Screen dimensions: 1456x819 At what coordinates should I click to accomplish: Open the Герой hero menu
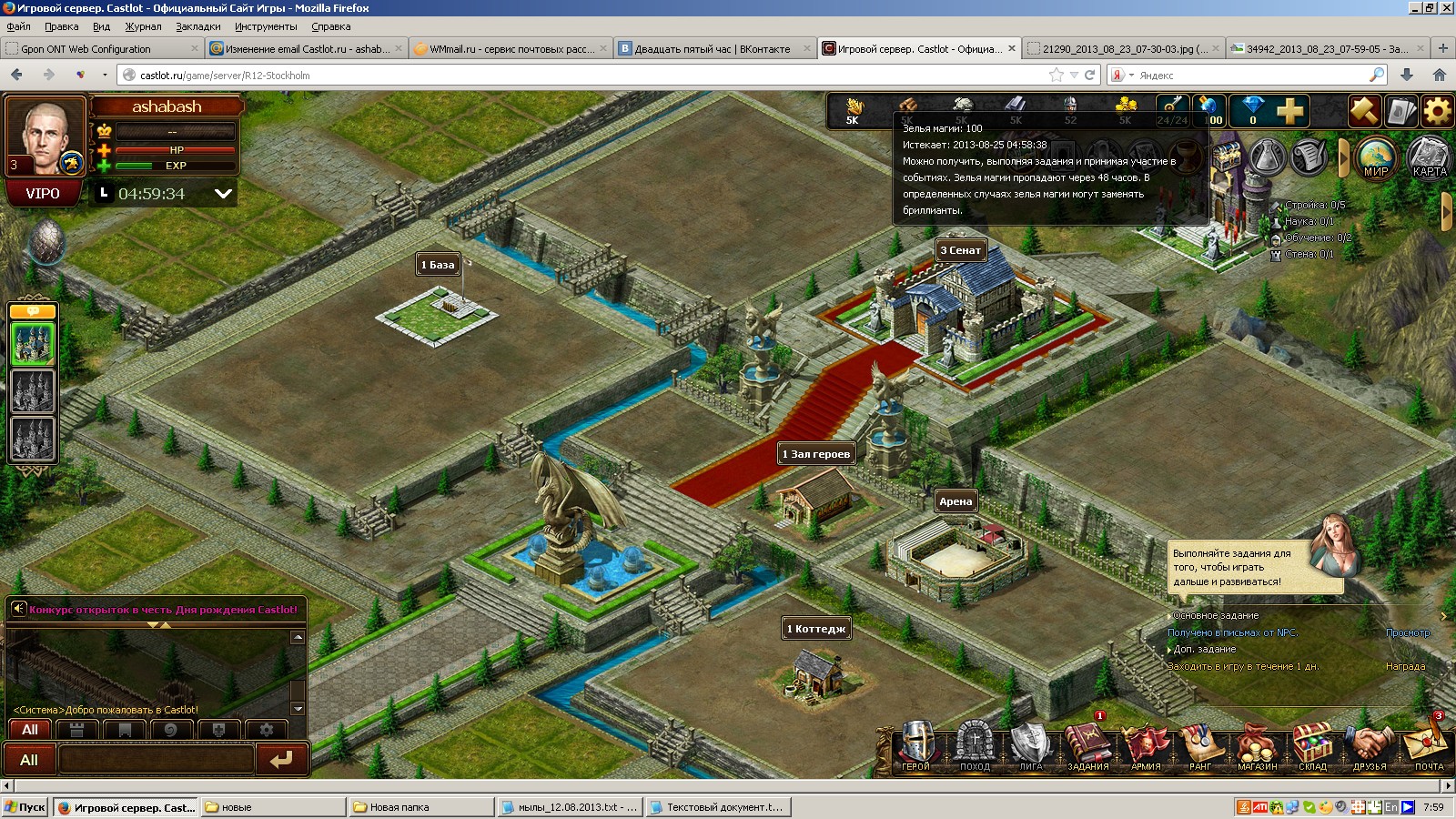pos(916,746)
